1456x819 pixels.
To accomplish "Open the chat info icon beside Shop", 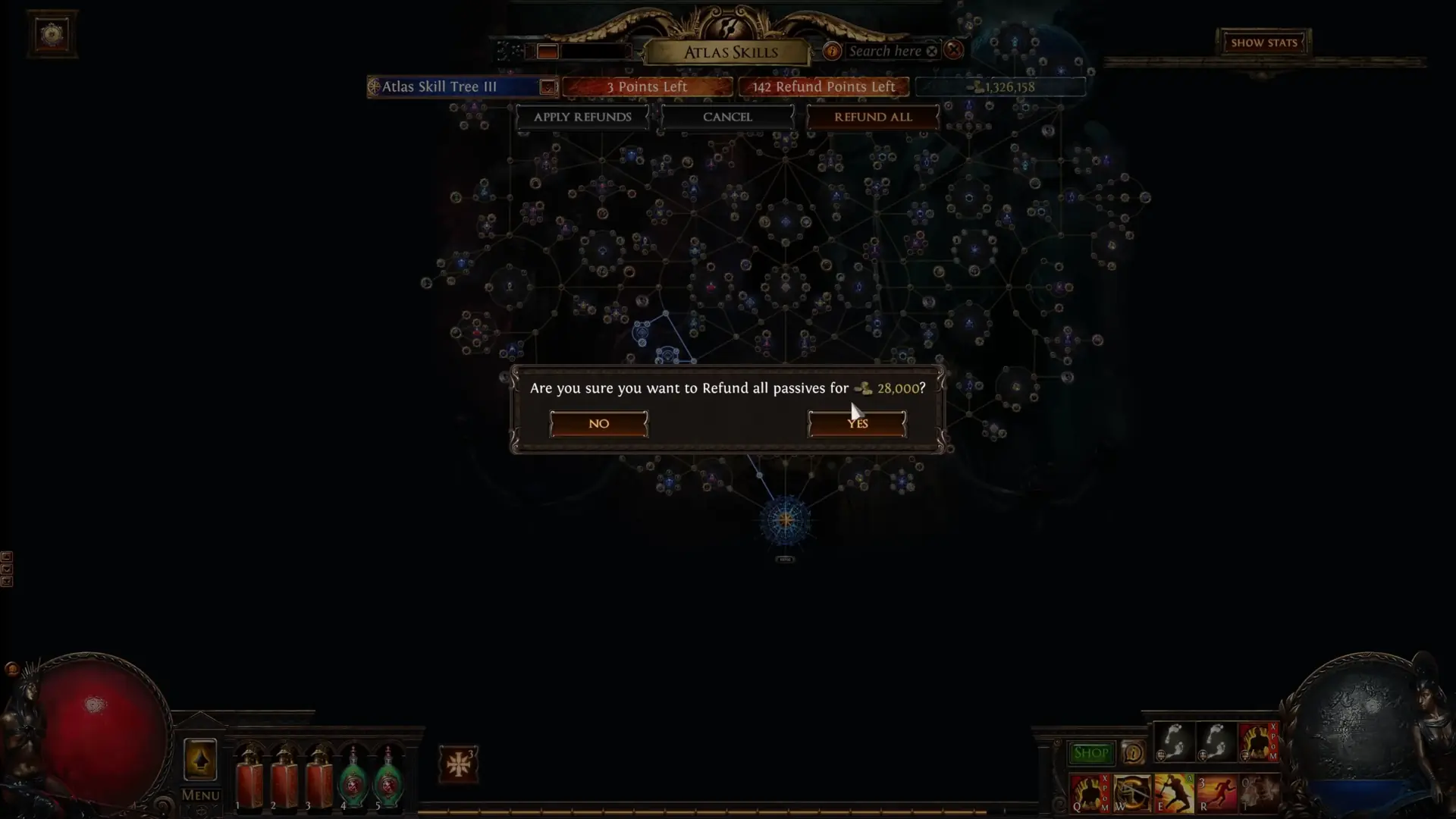I will click(1133, 753).
